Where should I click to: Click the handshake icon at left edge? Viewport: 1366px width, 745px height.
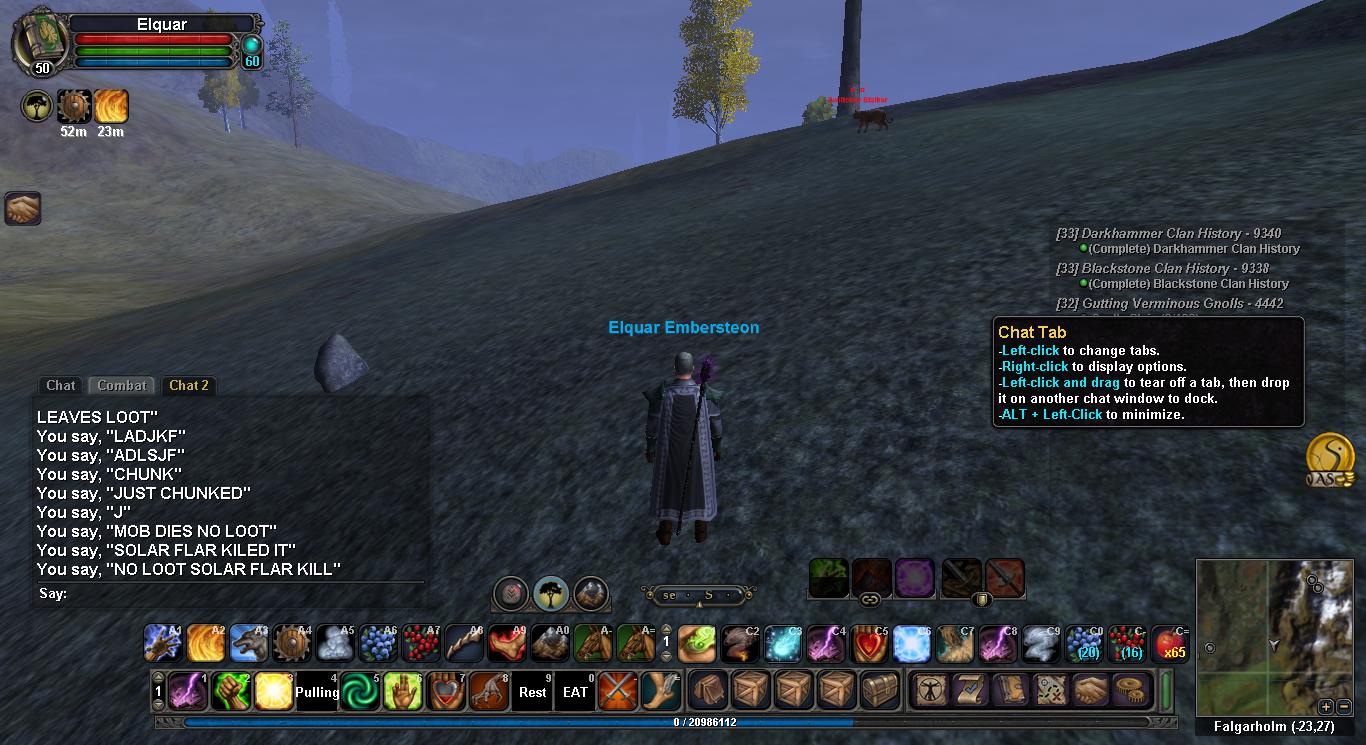point(22,208)
